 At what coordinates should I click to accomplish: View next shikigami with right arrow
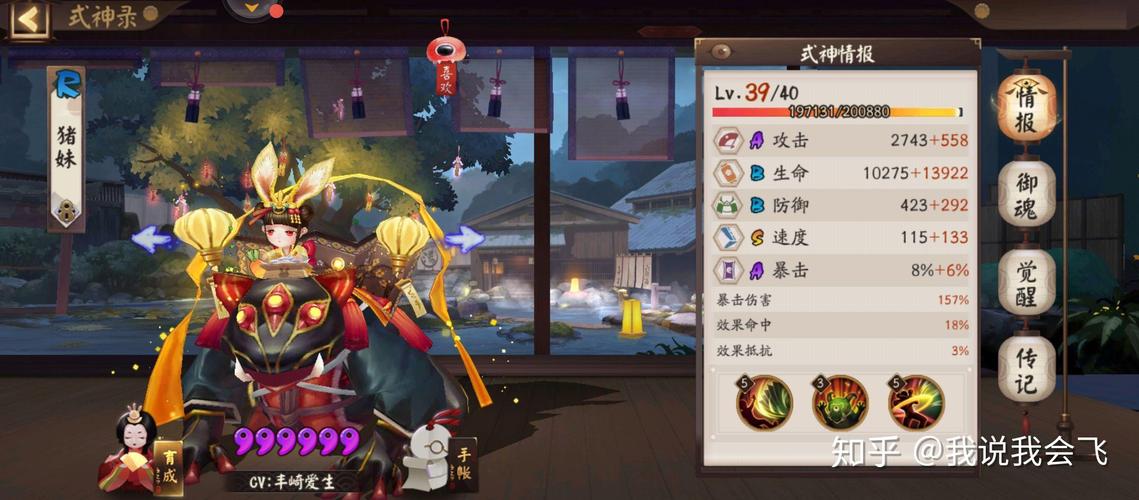pos(464,238)
